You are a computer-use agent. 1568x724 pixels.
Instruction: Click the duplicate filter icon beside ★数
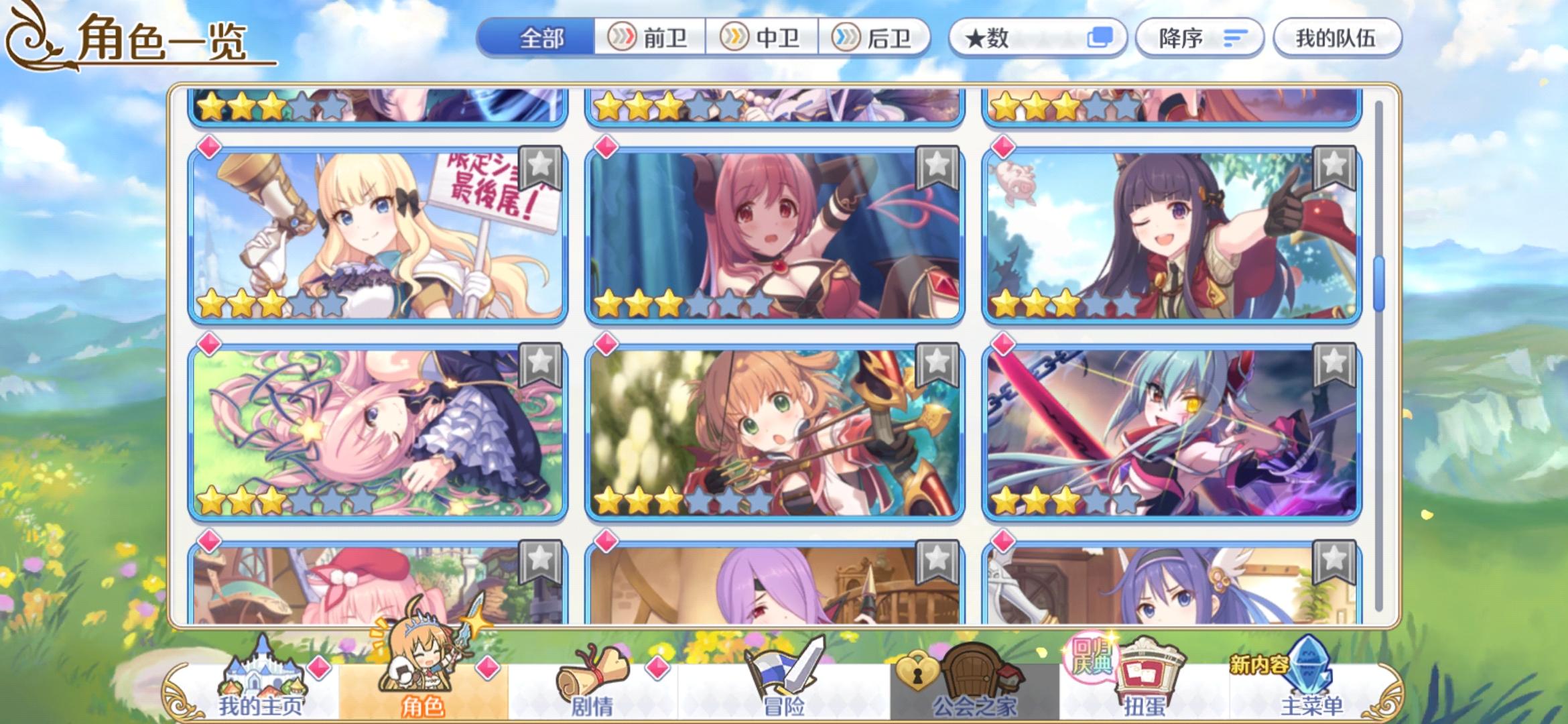click(1098, 38)
